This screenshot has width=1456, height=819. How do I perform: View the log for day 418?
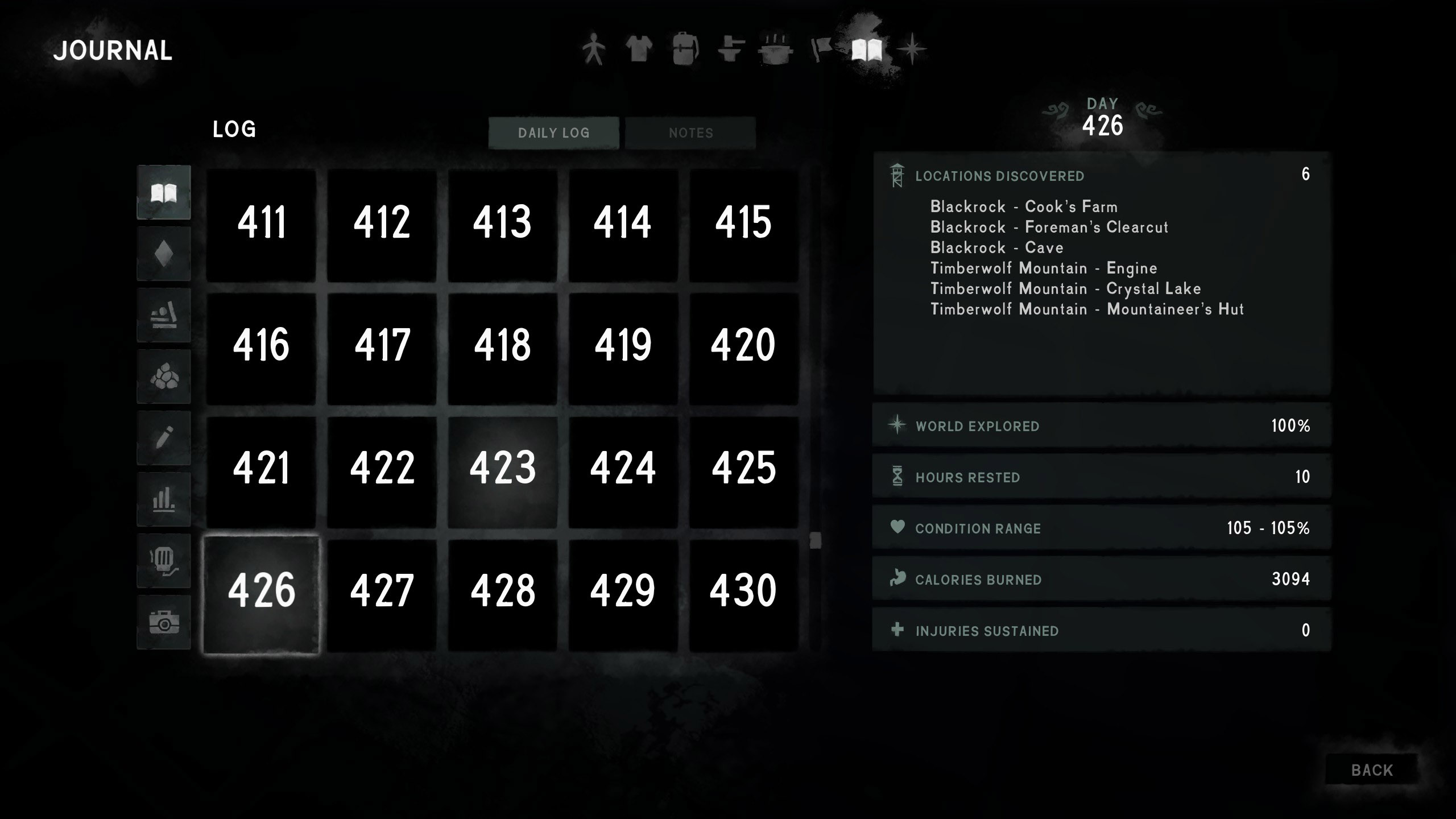(x=502, y=346)
